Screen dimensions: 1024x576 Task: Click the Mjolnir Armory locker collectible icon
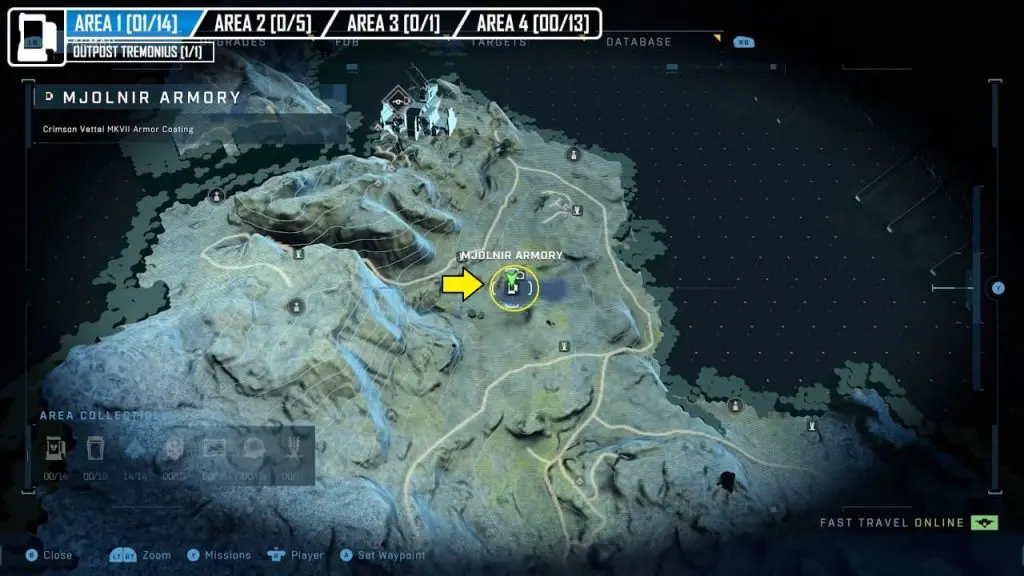[x=54, y=449]
